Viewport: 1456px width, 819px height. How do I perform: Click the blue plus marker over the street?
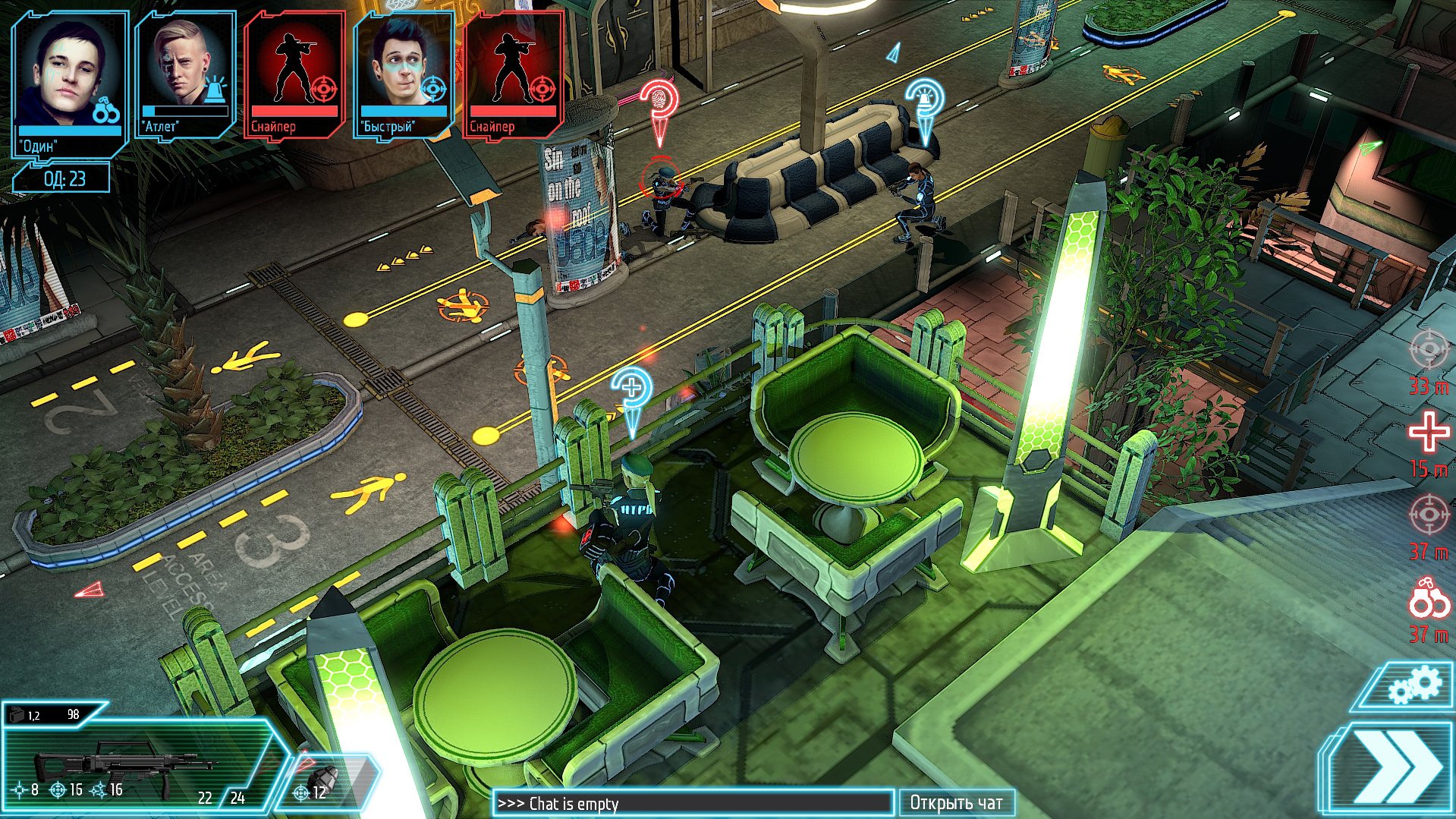pyautogui.click(x=632, y=389)
